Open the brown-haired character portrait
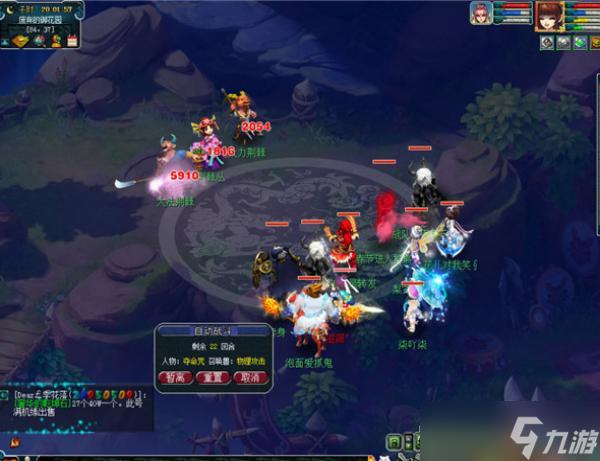The width and height of the screenshot is (600, 461). (548, 16)
